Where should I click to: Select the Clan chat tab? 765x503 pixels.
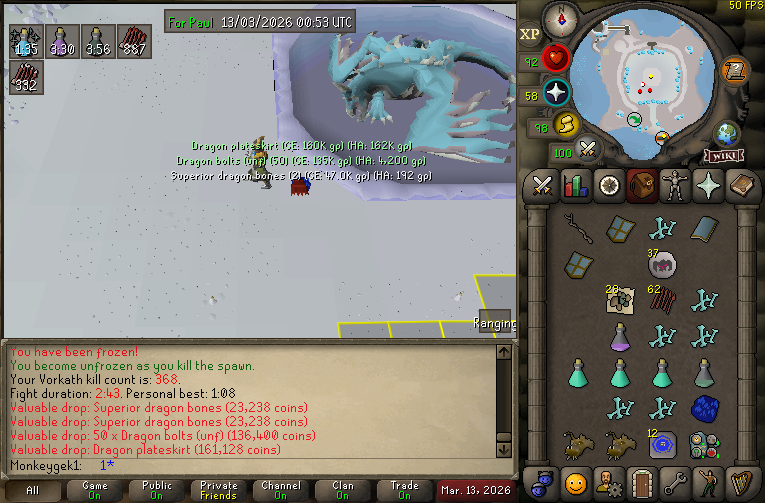(343, 490)
